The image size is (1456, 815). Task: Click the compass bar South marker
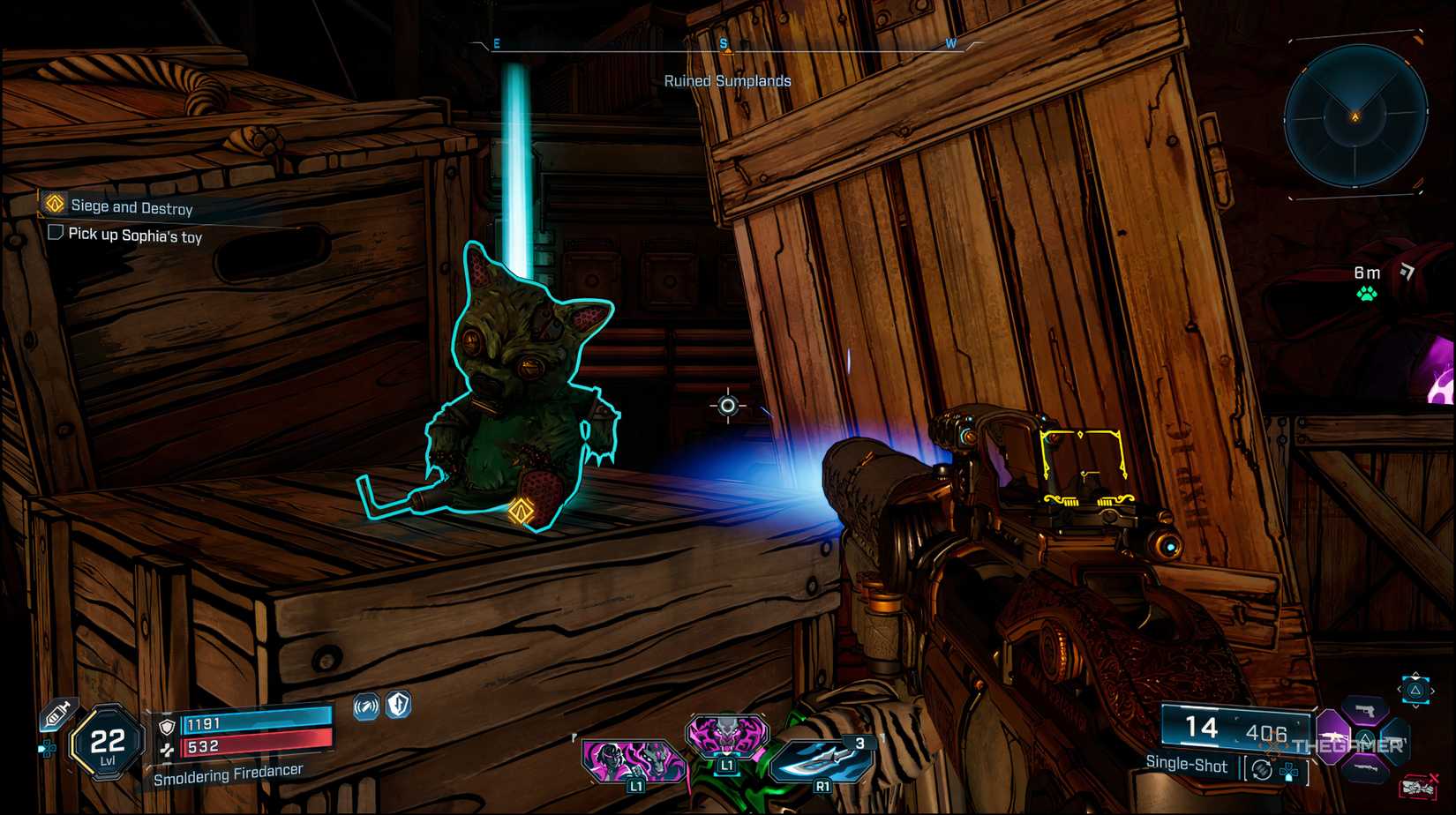[x=724, y=44]
